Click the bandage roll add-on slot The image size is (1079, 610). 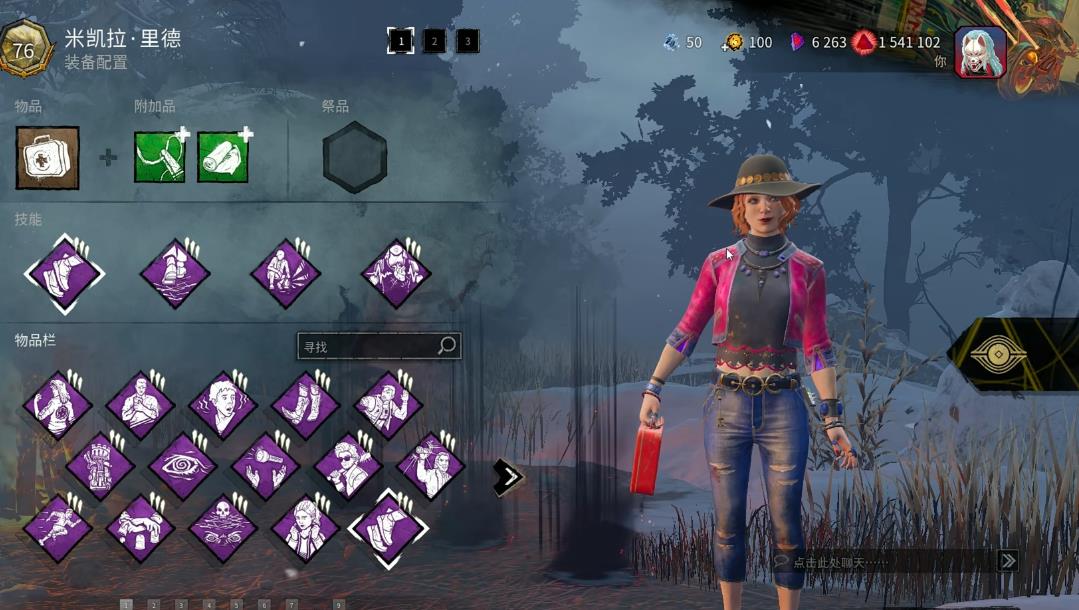(x=222, y=158)
